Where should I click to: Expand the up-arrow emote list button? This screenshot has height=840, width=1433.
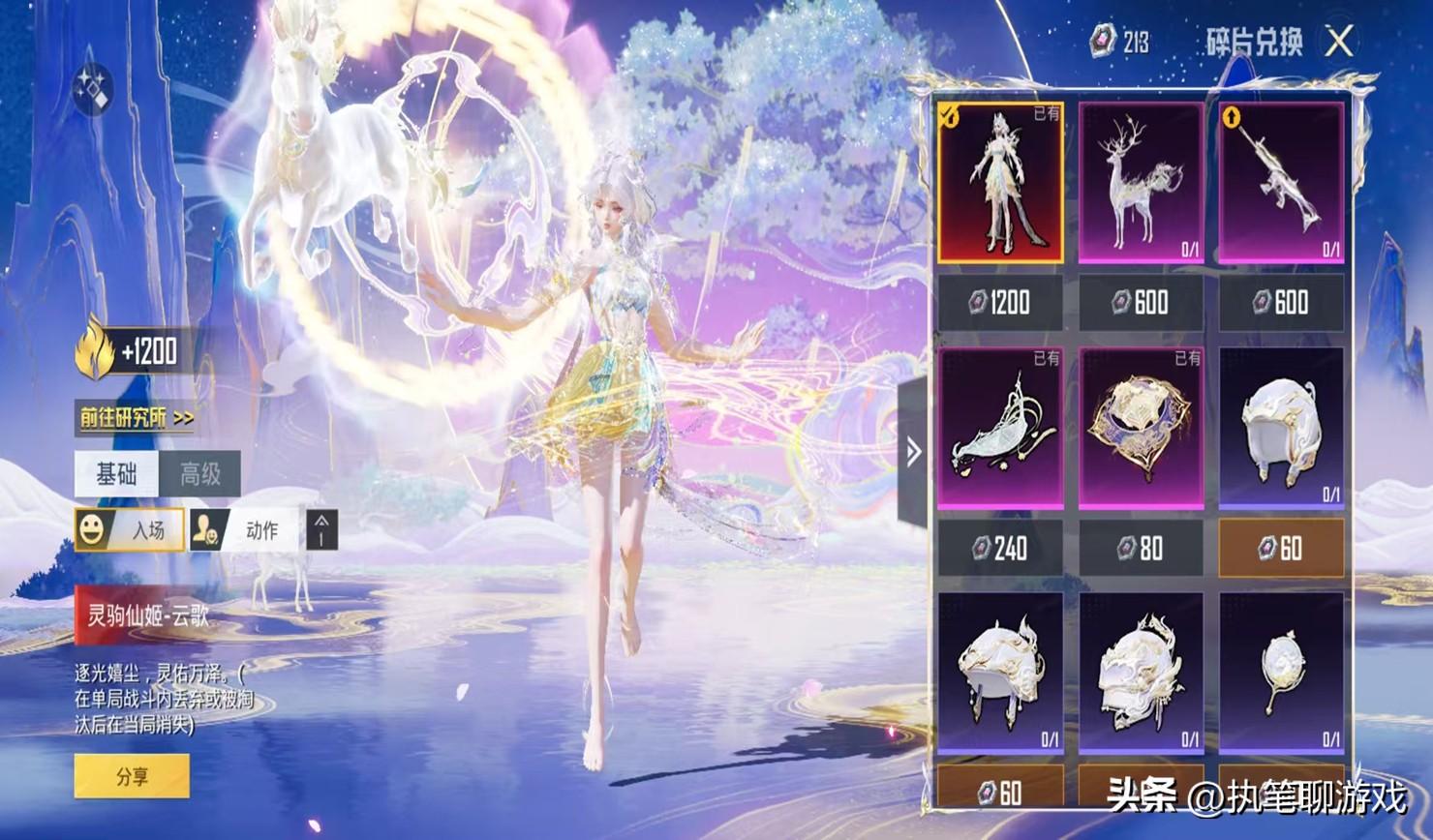322,530
